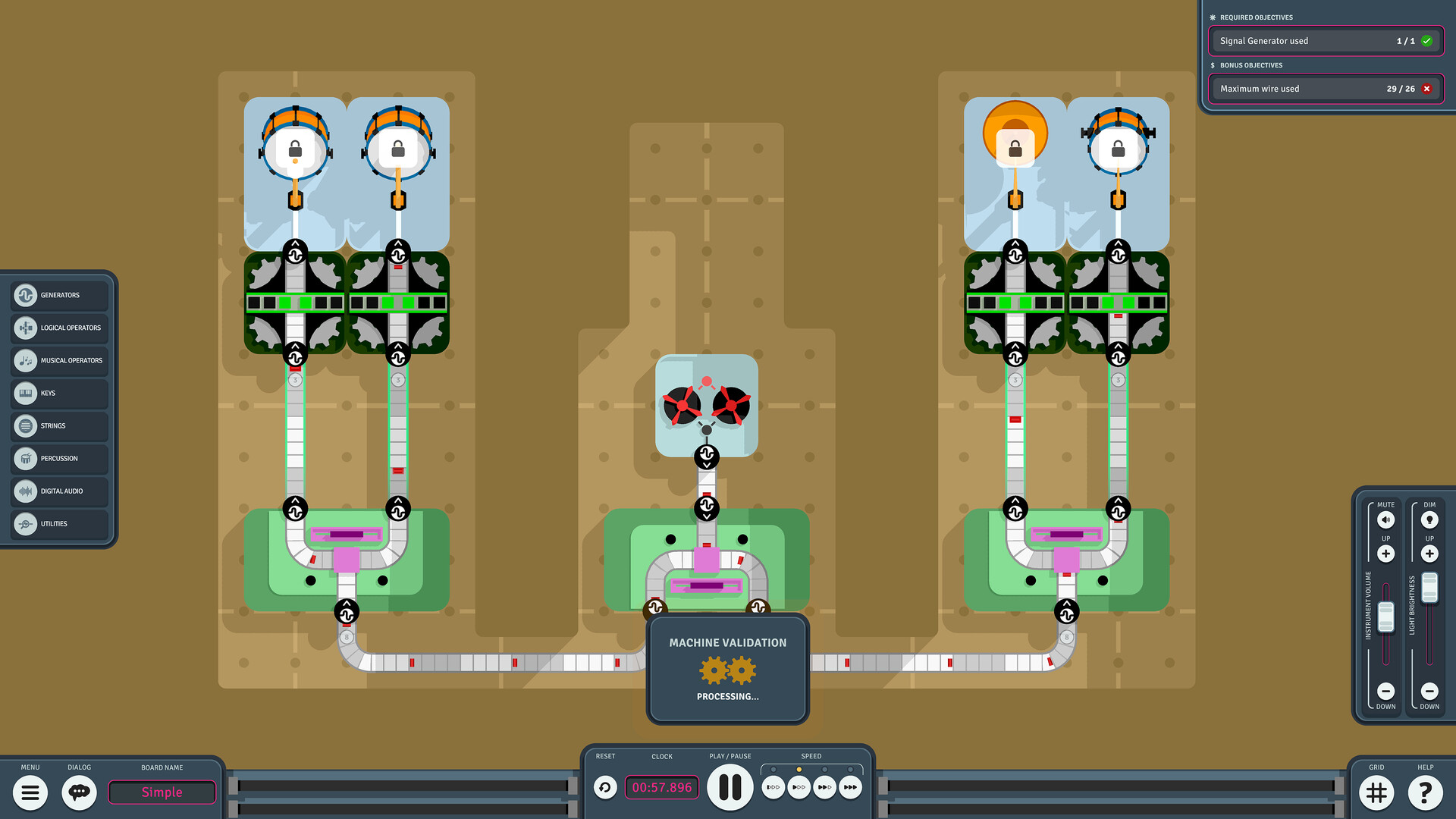Image resolution: width=1456 pixels, height=819 pixels.
Task: Open the Dialog window
Action: 79,792
